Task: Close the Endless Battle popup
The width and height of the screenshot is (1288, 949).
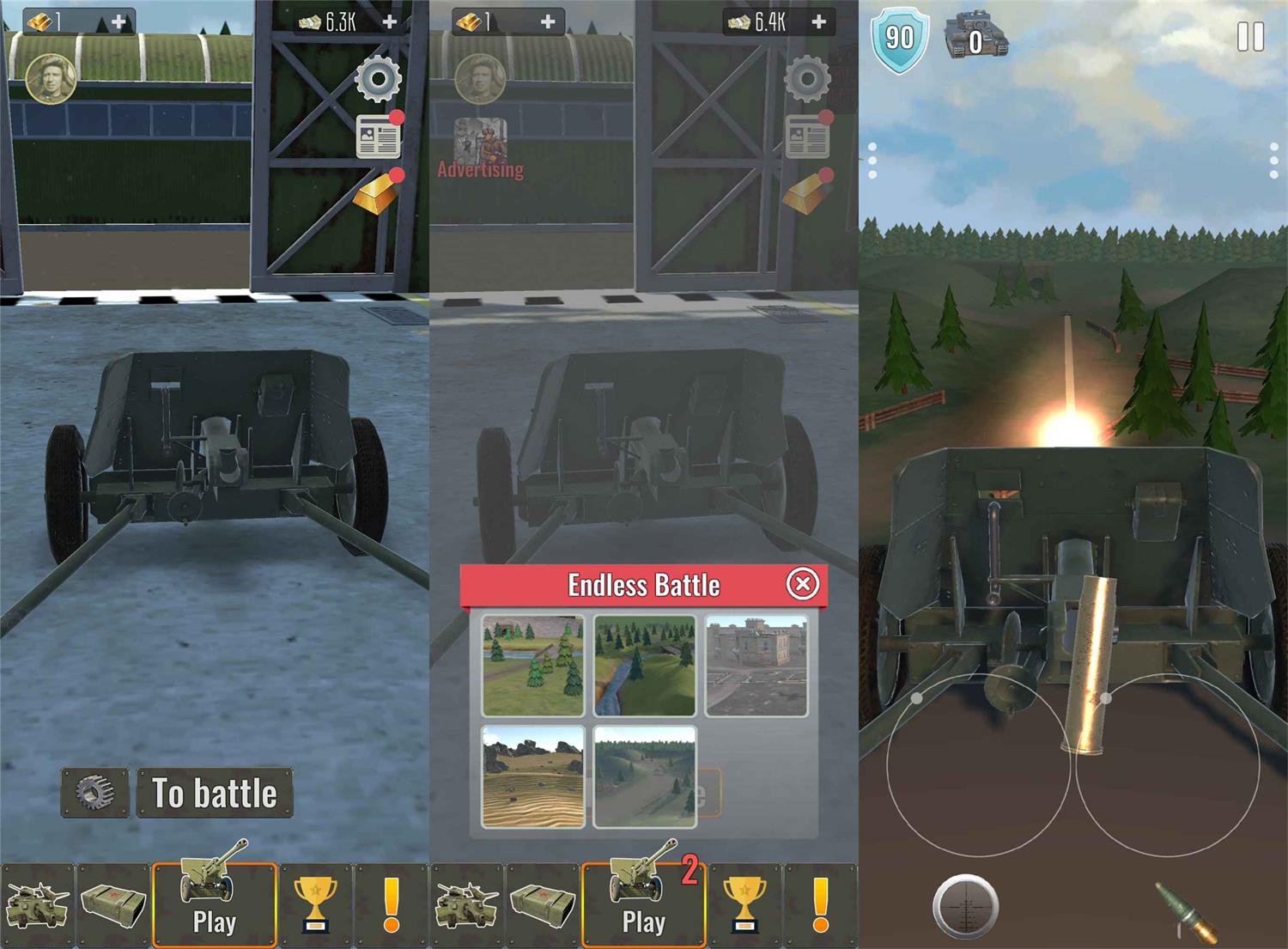Action: 803,585
